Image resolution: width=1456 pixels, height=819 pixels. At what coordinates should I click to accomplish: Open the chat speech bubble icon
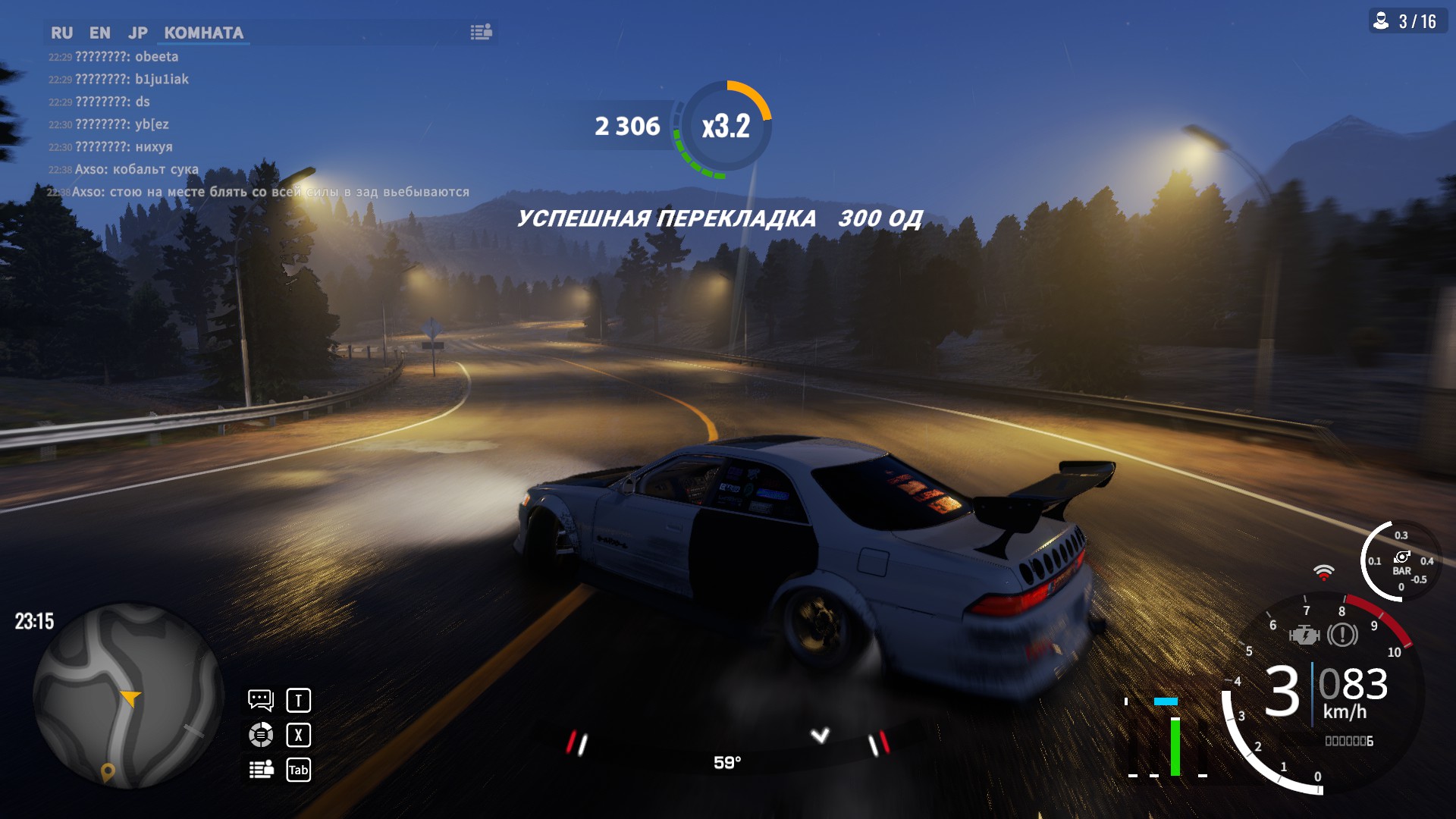(260, 699)
